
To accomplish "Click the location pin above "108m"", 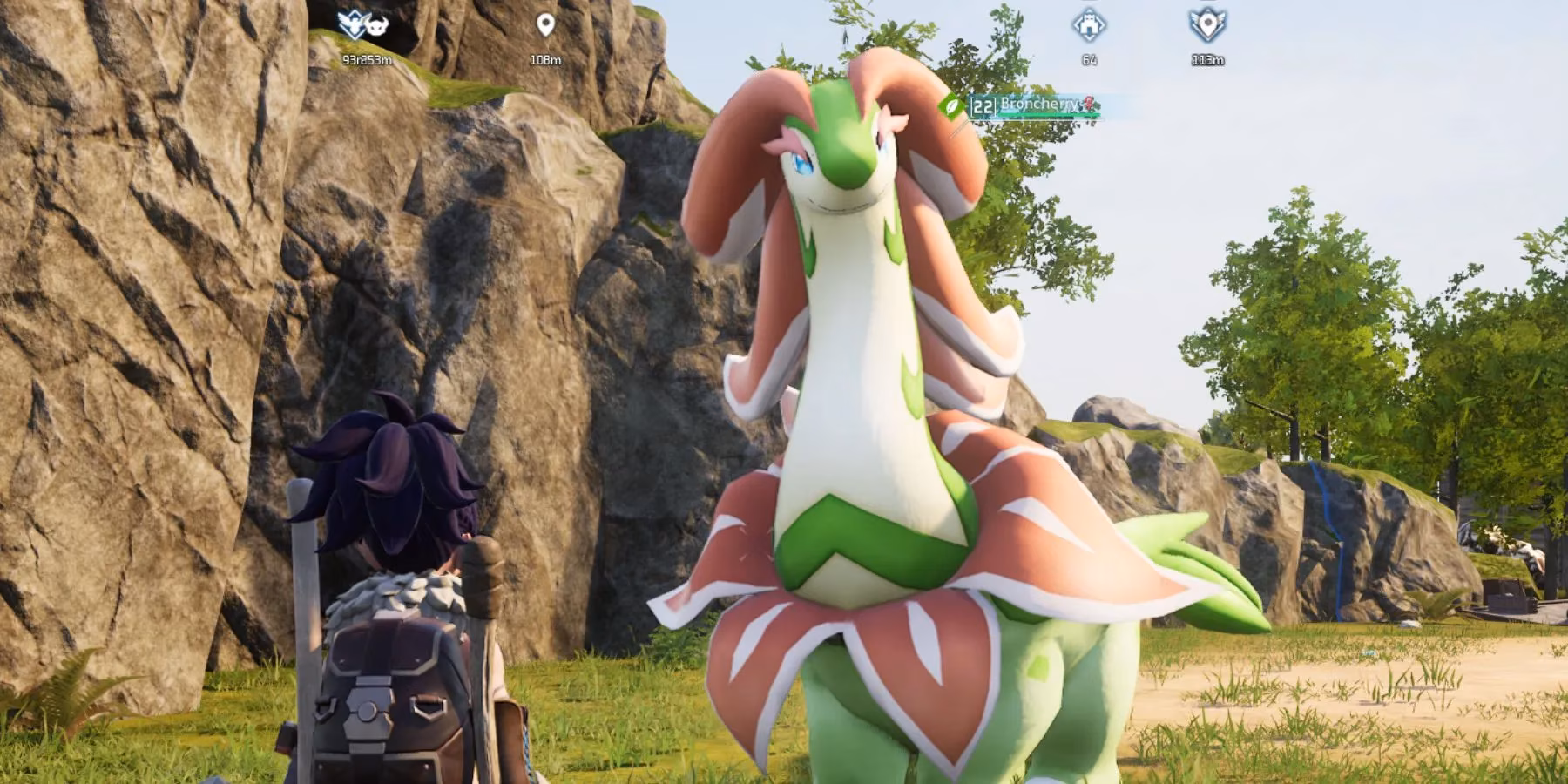I will pyautogui.click(x=546, y=24).
